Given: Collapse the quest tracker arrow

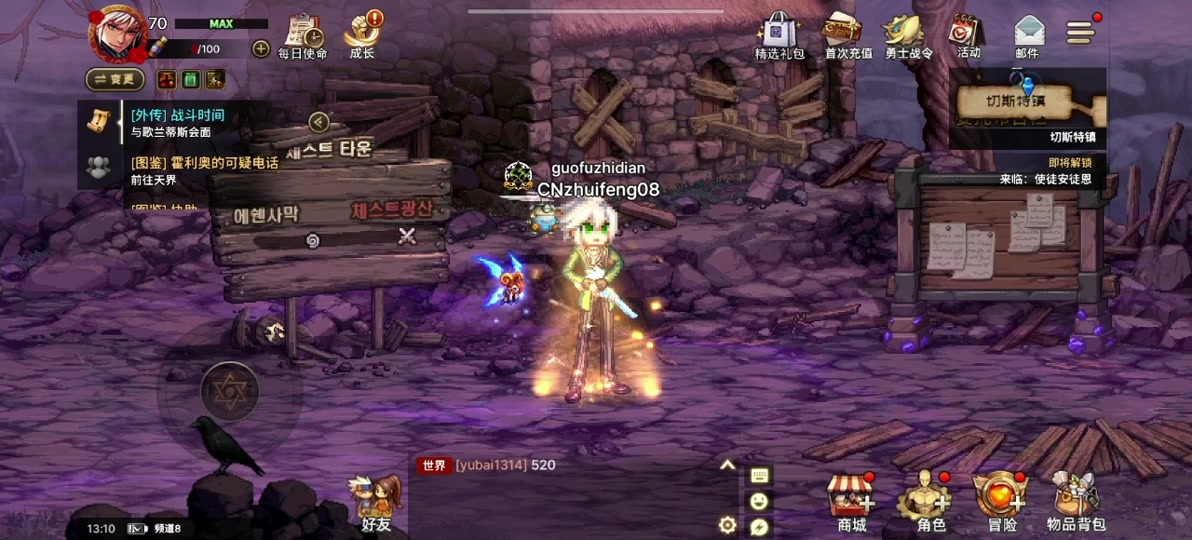Looking at the screenshot, I should pyautogui.click(x=318, y=122).
